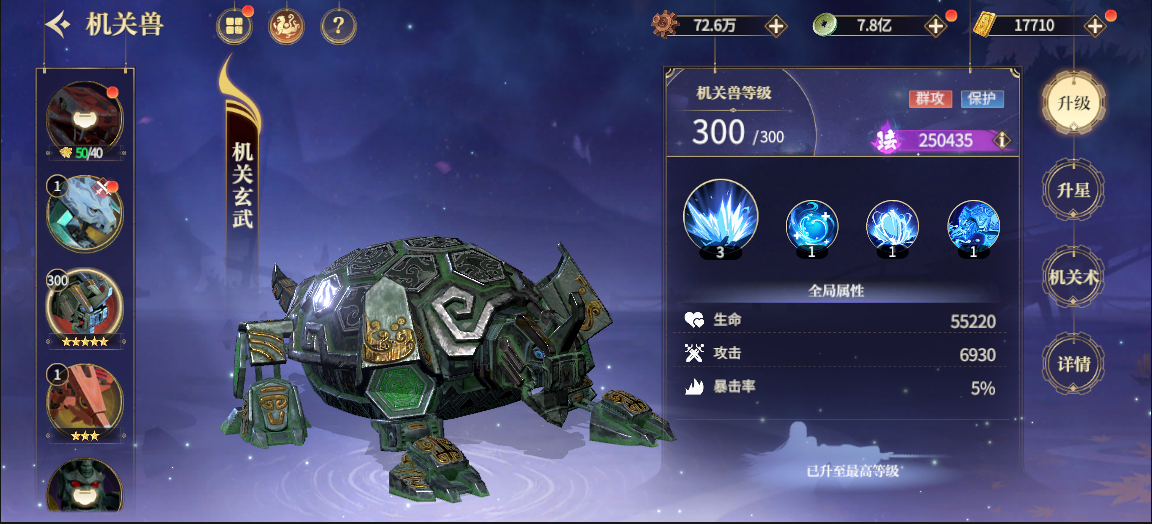Select the ice crystal skill icon
Screen dimensions: 1152x524
coord(720,217)
